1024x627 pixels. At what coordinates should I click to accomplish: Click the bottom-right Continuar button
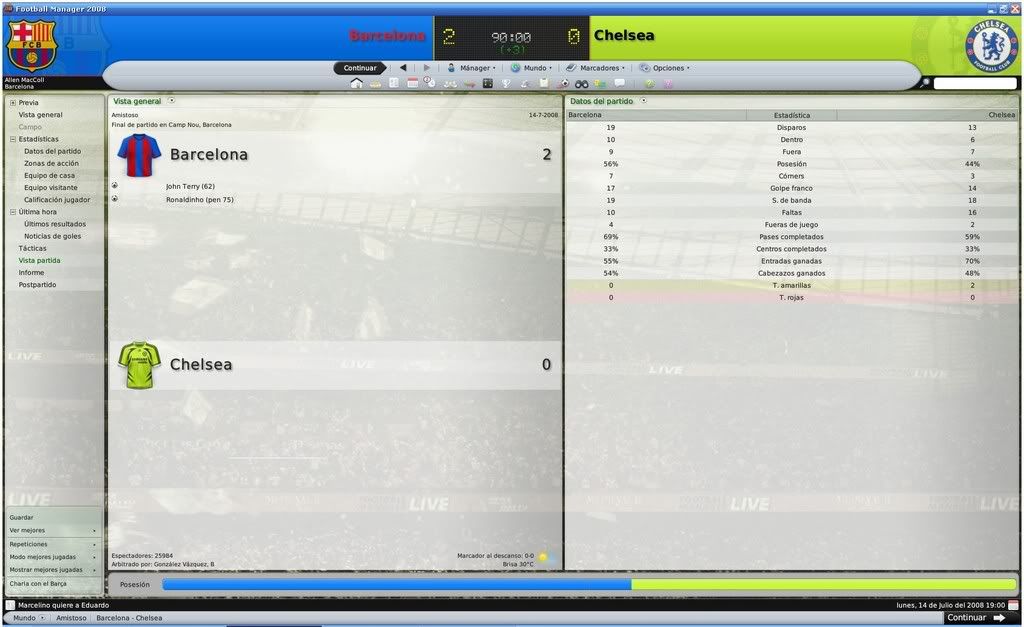tap(974, 618)
